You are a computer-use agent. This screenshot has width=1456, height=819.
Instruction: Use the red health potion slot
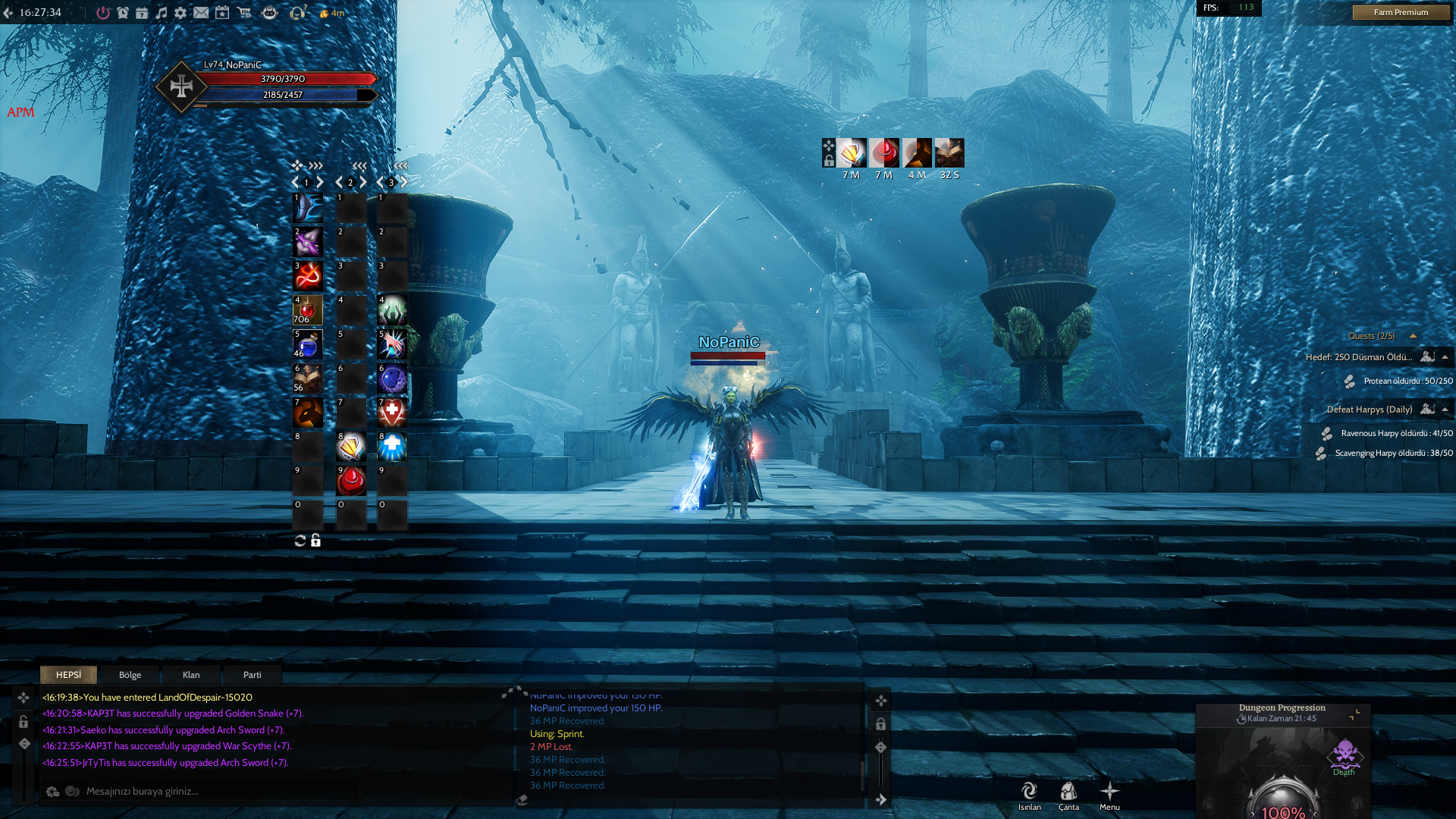(x=308, y=310)
